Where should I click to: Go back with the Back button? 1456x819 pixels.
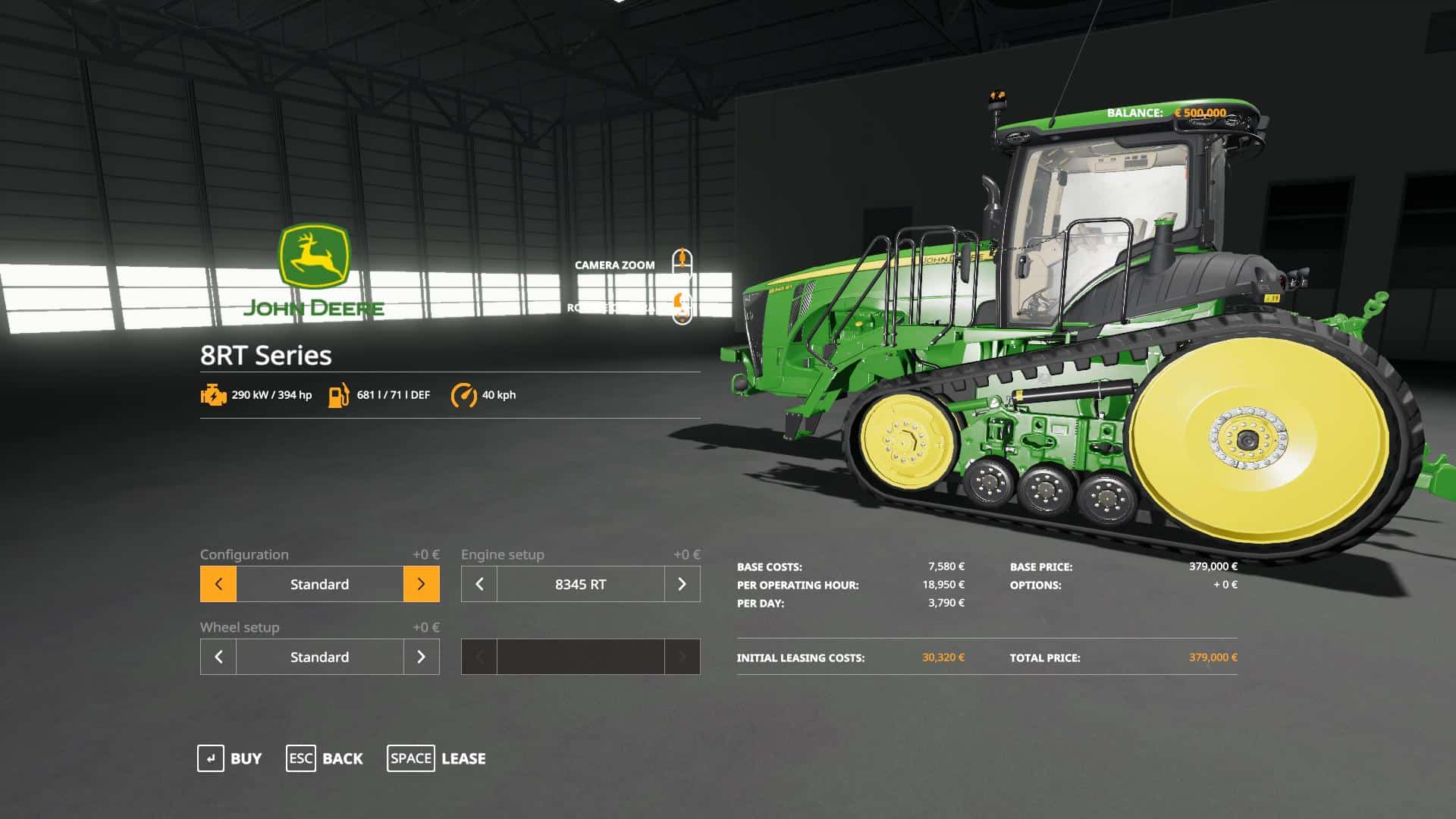(325, 758)
